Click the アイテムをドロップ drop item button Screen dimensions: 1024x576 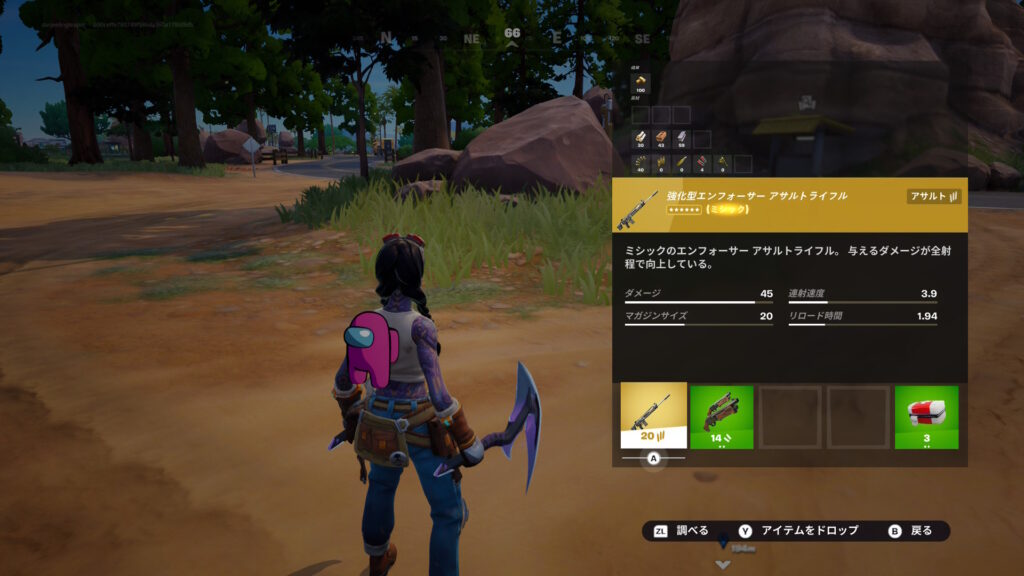click(801, 531)
